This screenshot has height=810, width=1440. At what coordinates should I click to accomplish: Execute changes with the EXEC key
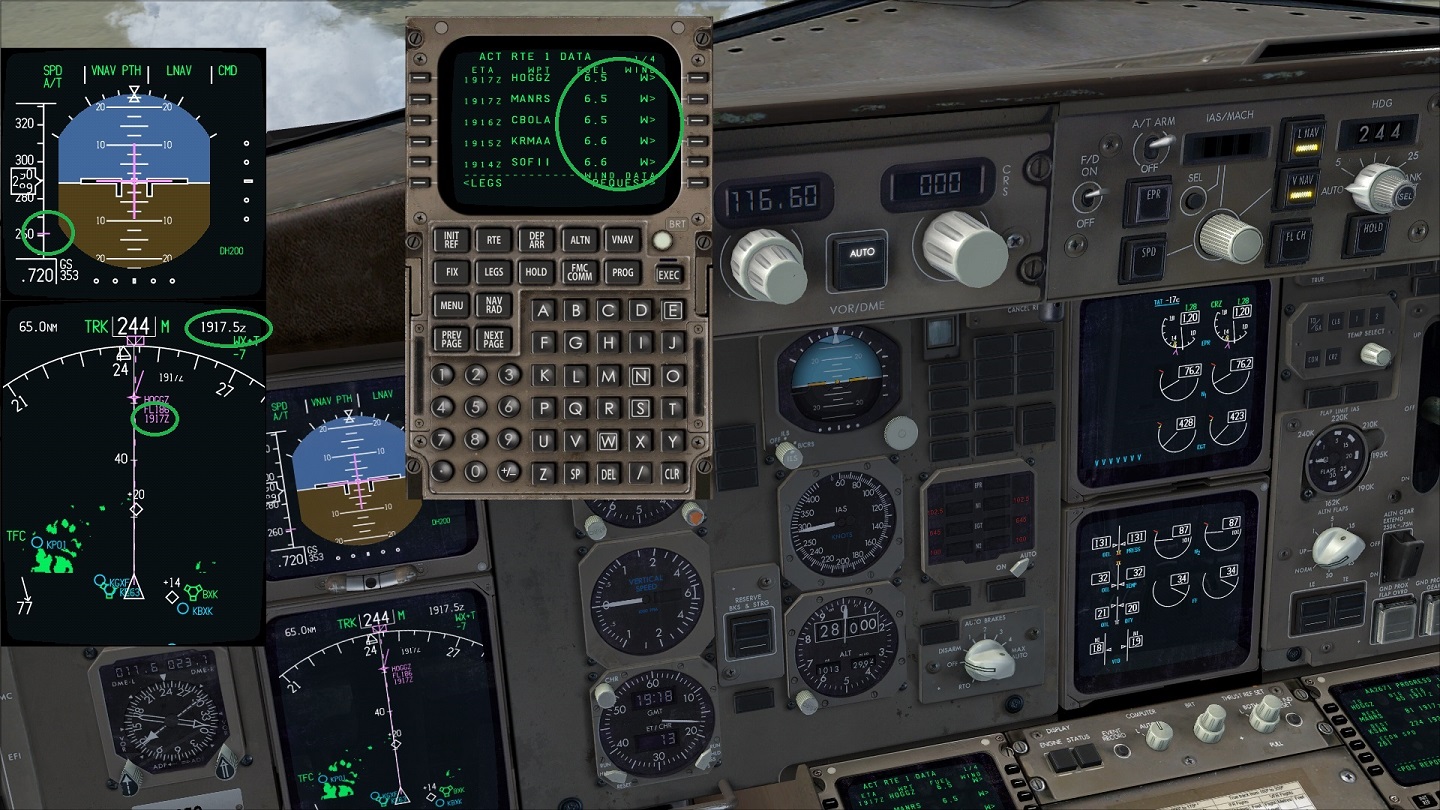[668, 274]
